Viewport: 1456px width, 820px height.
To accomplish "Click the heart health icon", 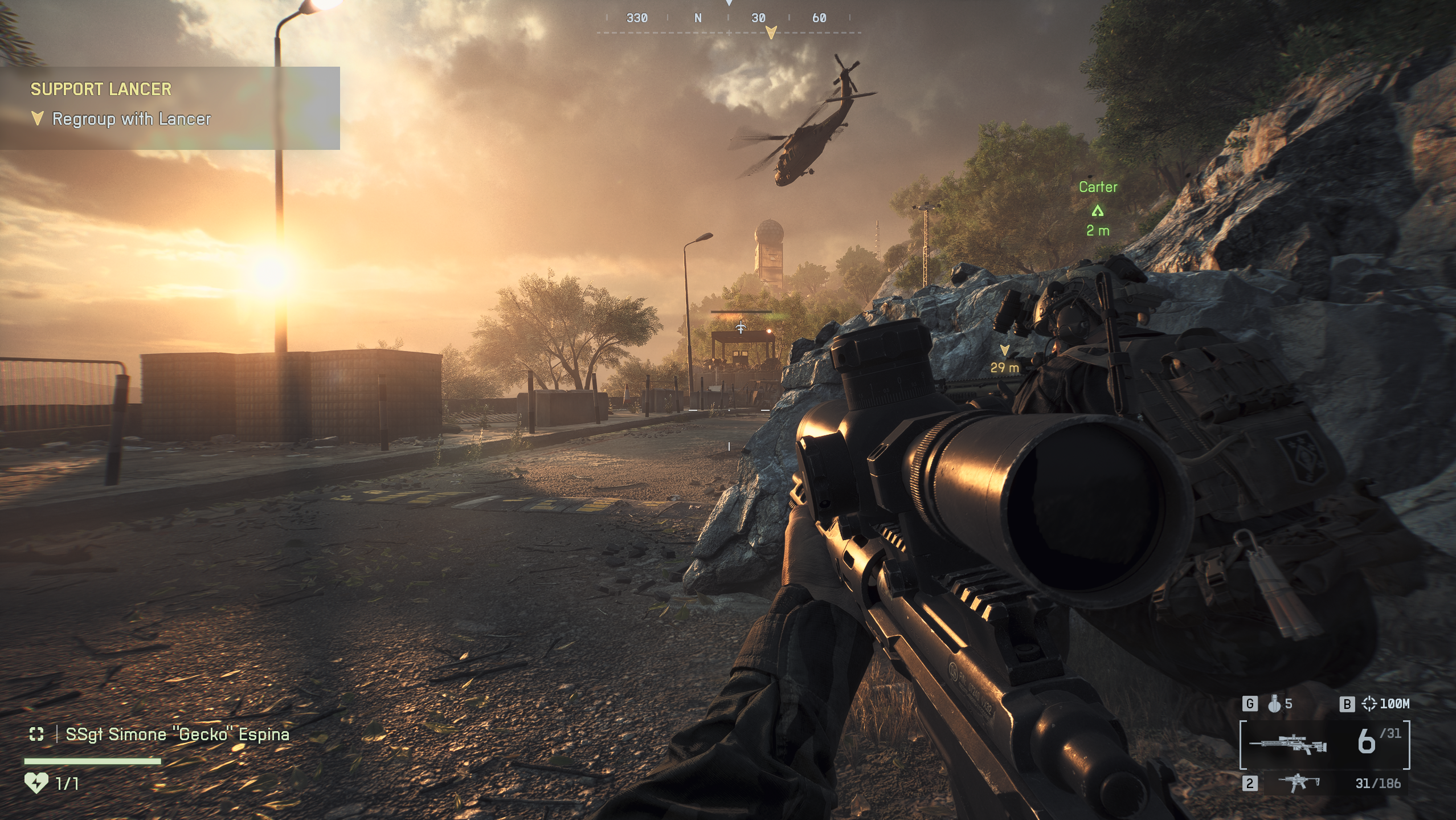I will coord(36,783).
